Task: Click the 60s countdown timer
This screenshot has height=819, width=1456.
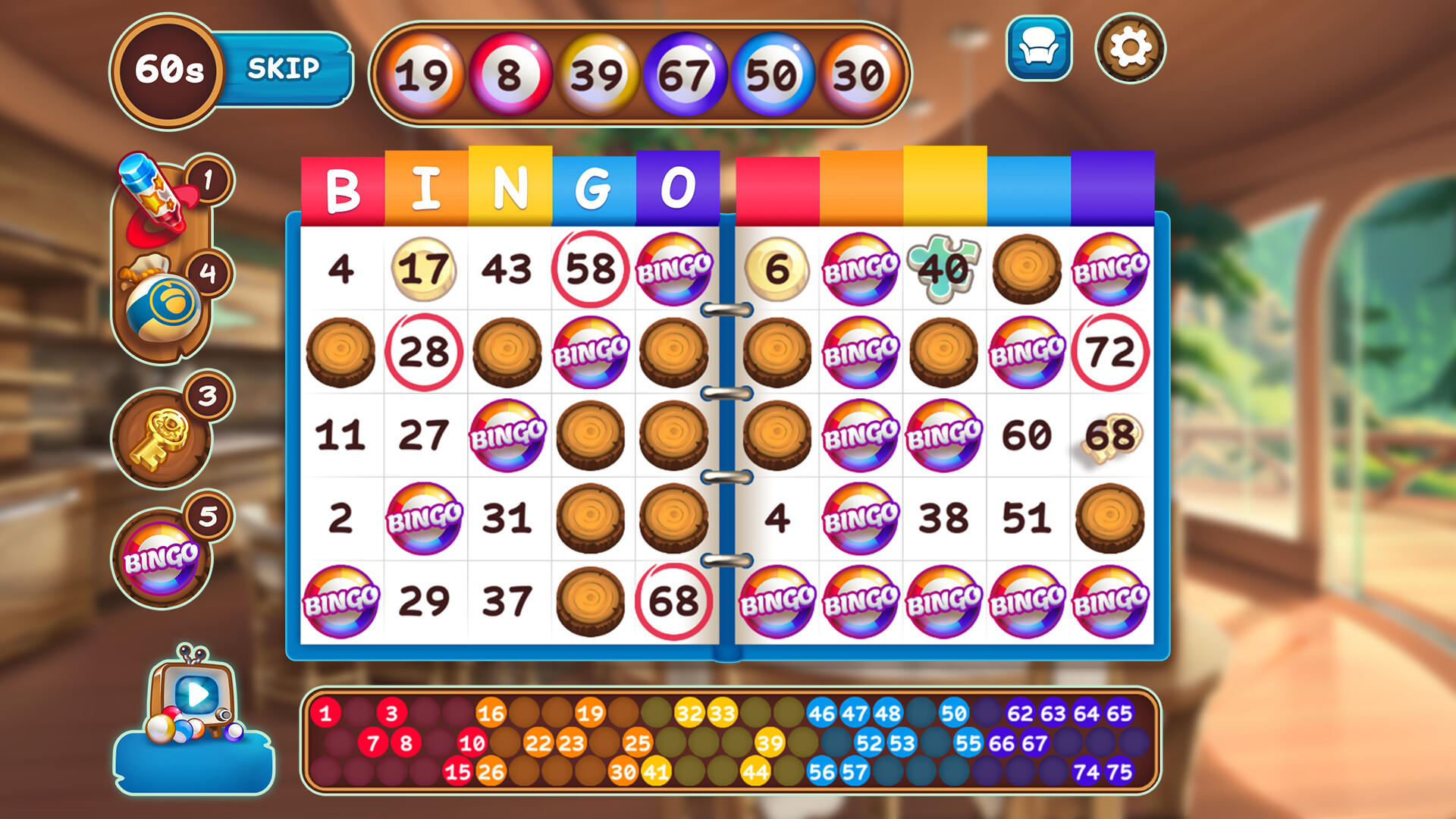Action: (x=168, y=71)
